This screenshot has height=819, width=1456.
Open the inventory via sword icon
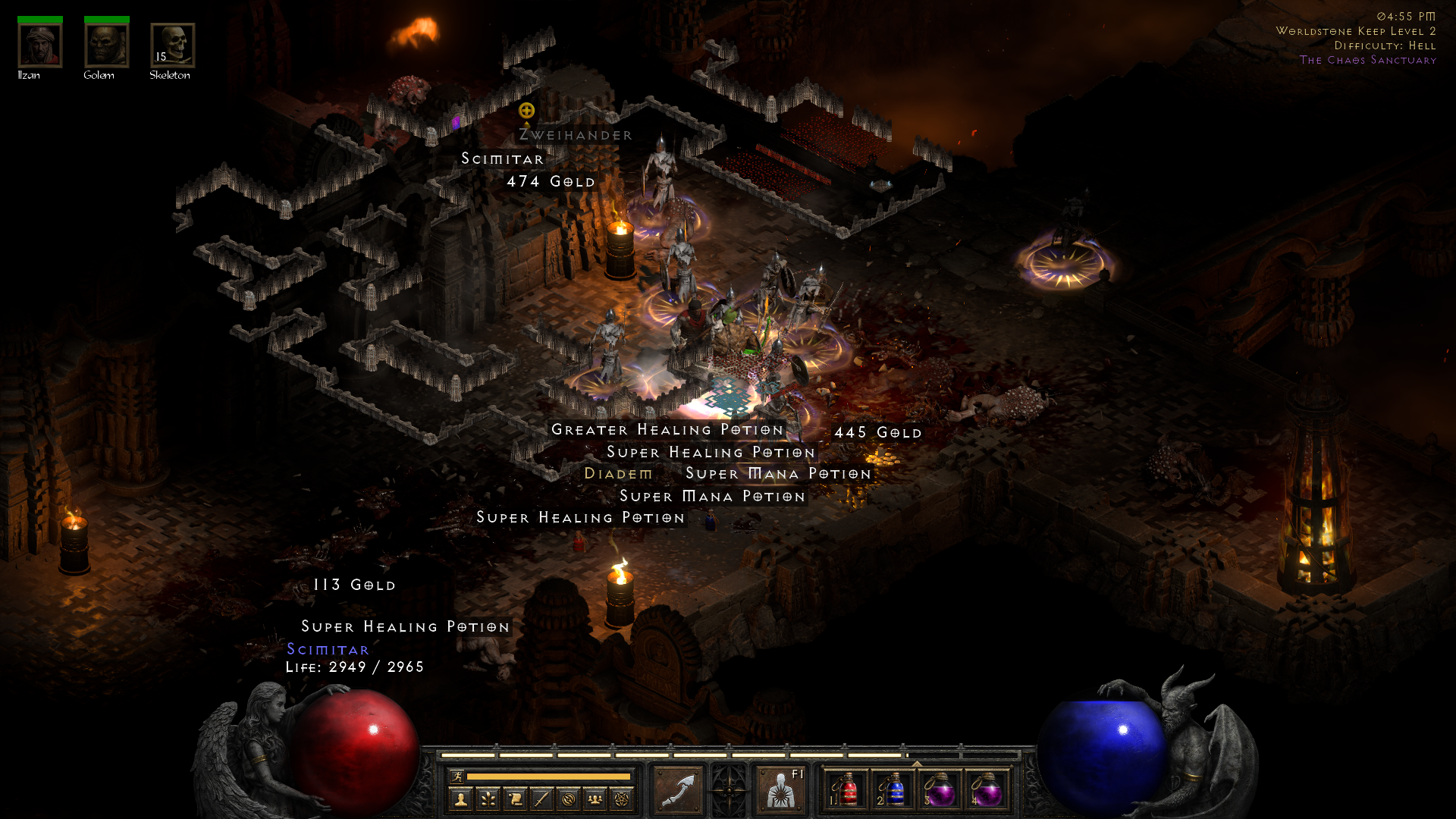(541, 799)
